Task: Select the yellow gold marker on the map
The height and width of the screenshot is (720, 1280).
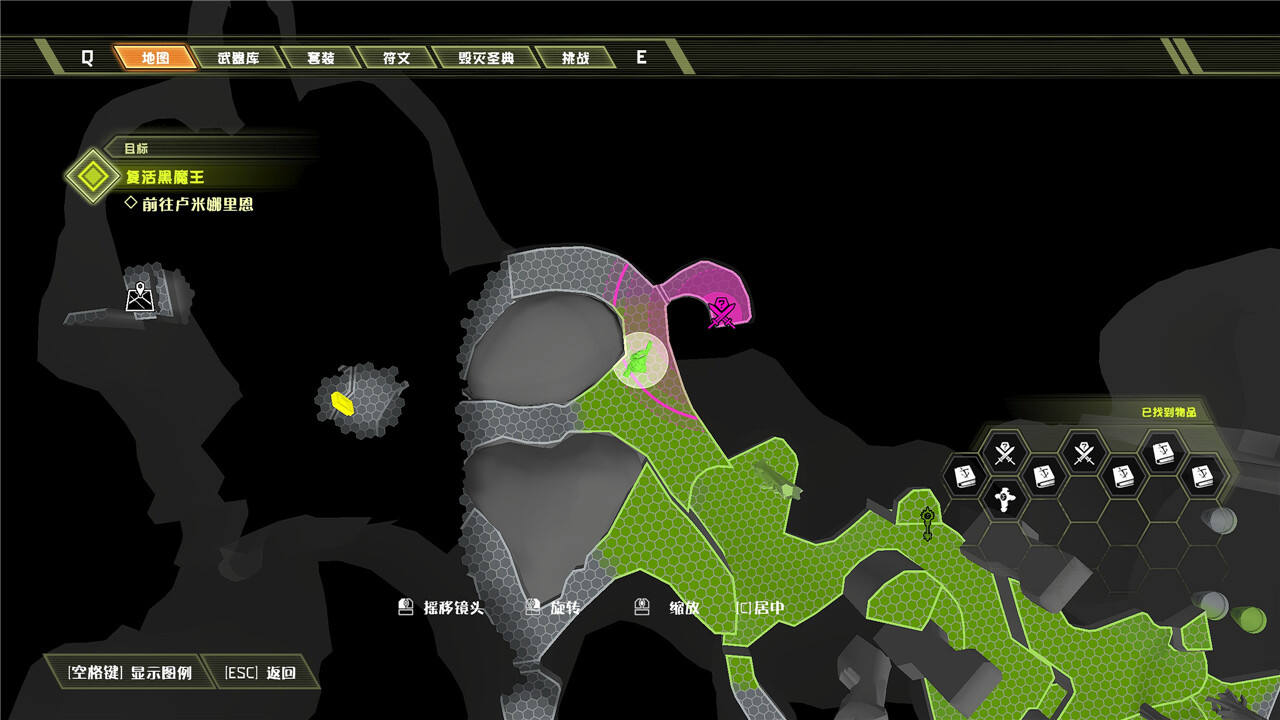Action: [x=343, y=403]
